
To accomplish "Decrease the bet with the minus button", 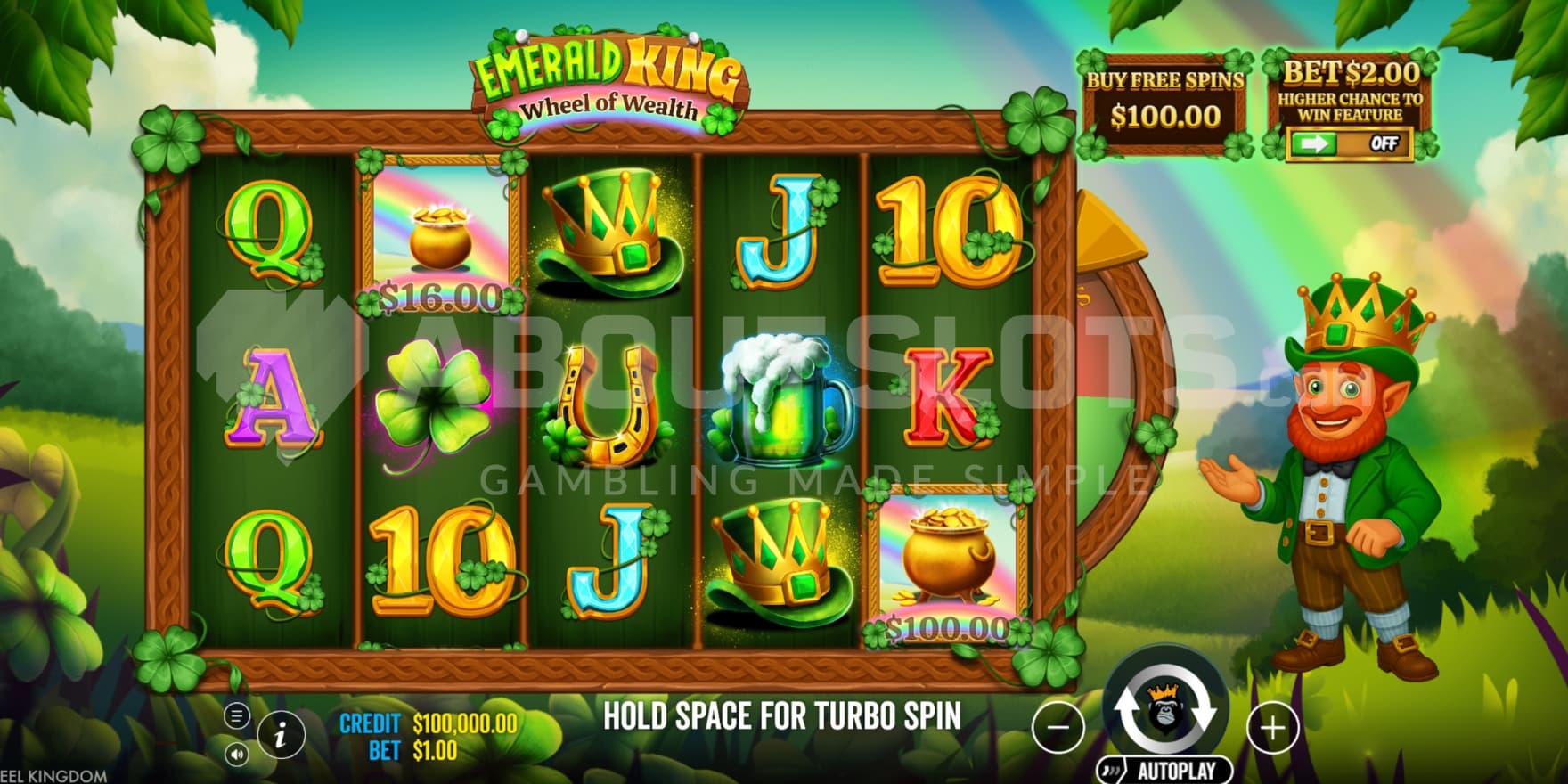I will pos(1058,727).
